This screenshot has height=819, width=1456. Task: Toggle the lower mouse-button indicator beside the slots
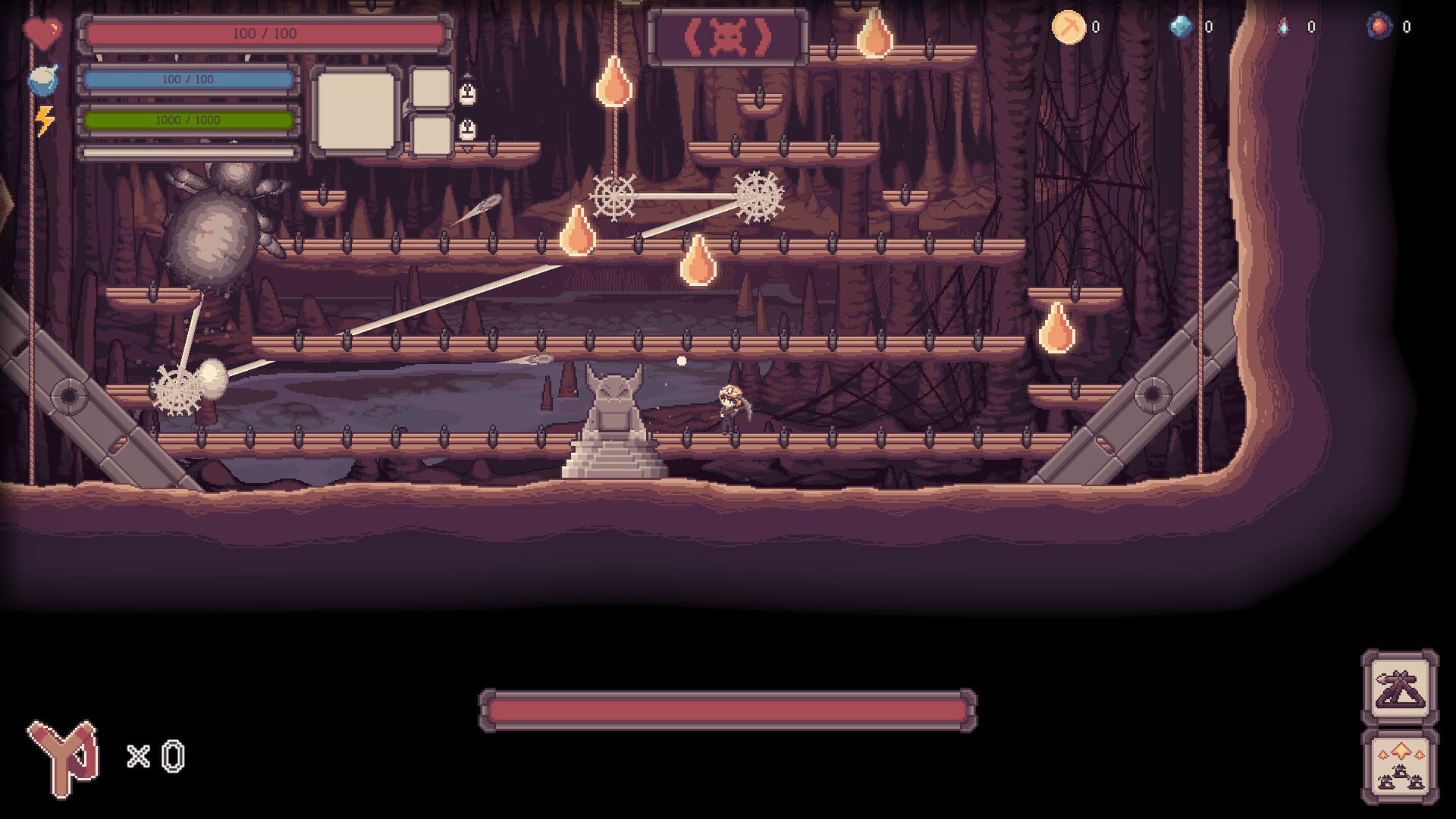pos(469,130)
